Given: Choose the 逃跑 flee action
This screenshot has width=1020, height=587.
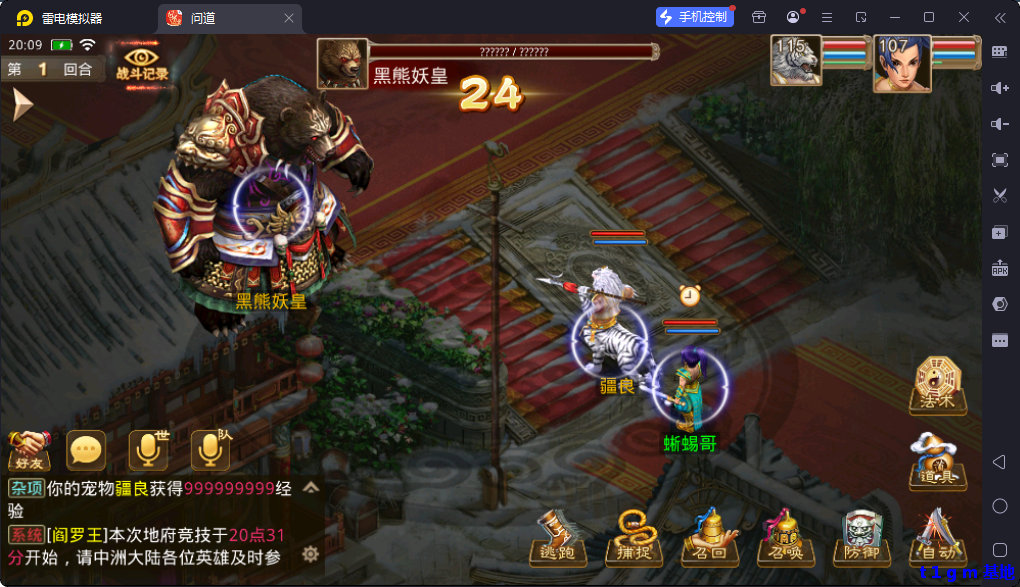Looking at the screenshot, I should [558, 540].
